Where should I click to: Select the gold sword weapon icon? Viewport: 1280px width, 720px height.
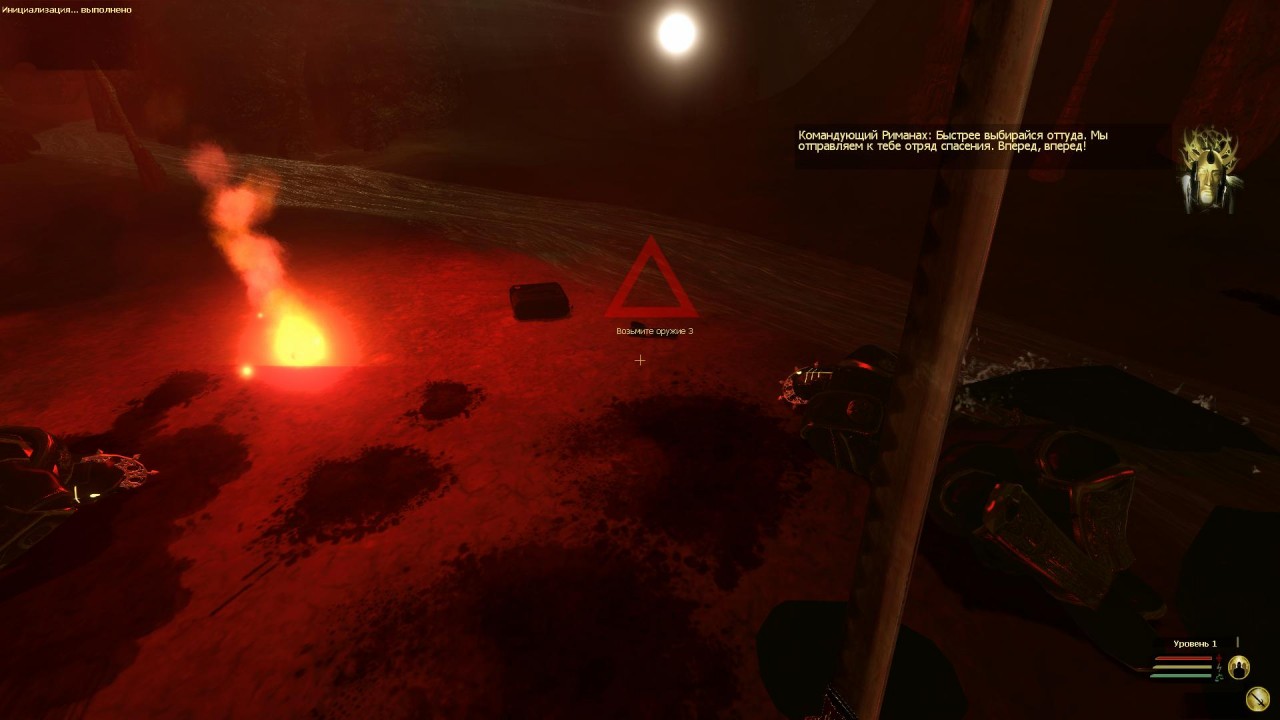point(1259,697)
